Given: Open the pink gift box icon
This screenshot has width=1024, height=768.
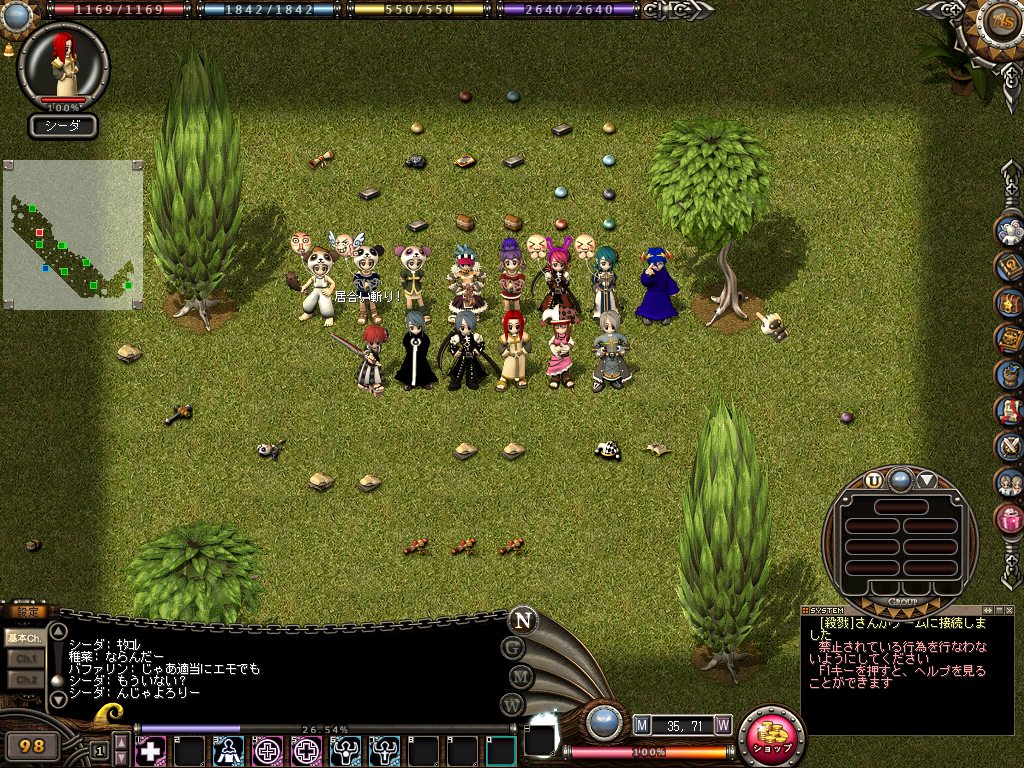Looking at the screenshot, I should click(1010, 518).
